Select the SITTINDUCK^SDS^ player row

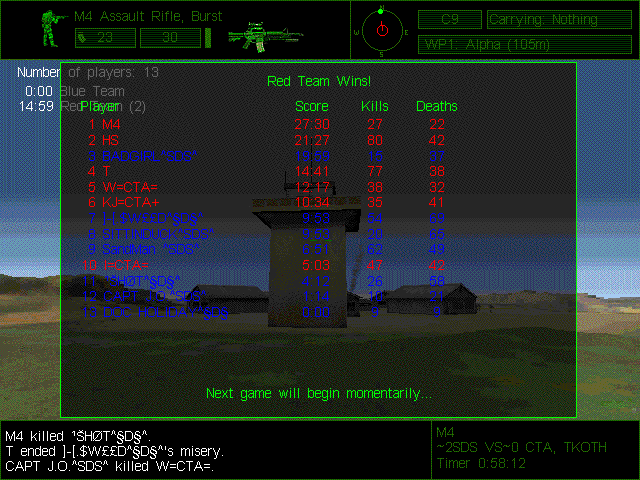click(150, 234)
